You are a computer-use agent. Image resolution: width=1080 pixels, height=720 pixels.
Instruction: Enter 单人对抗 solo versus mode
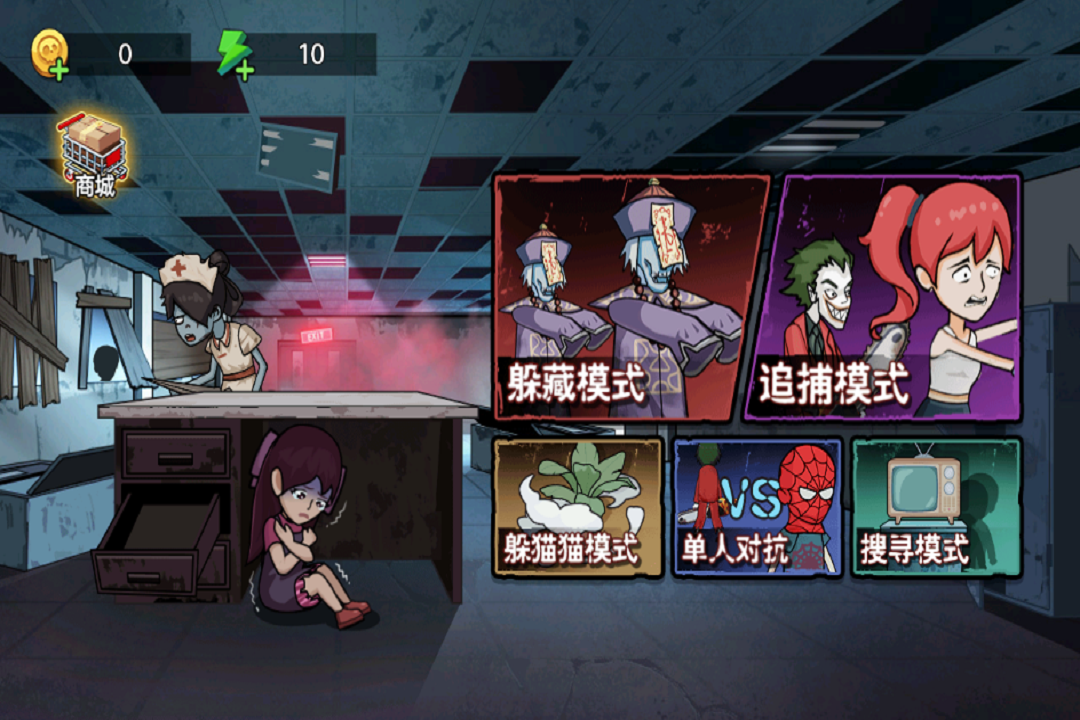click(757, 507)
